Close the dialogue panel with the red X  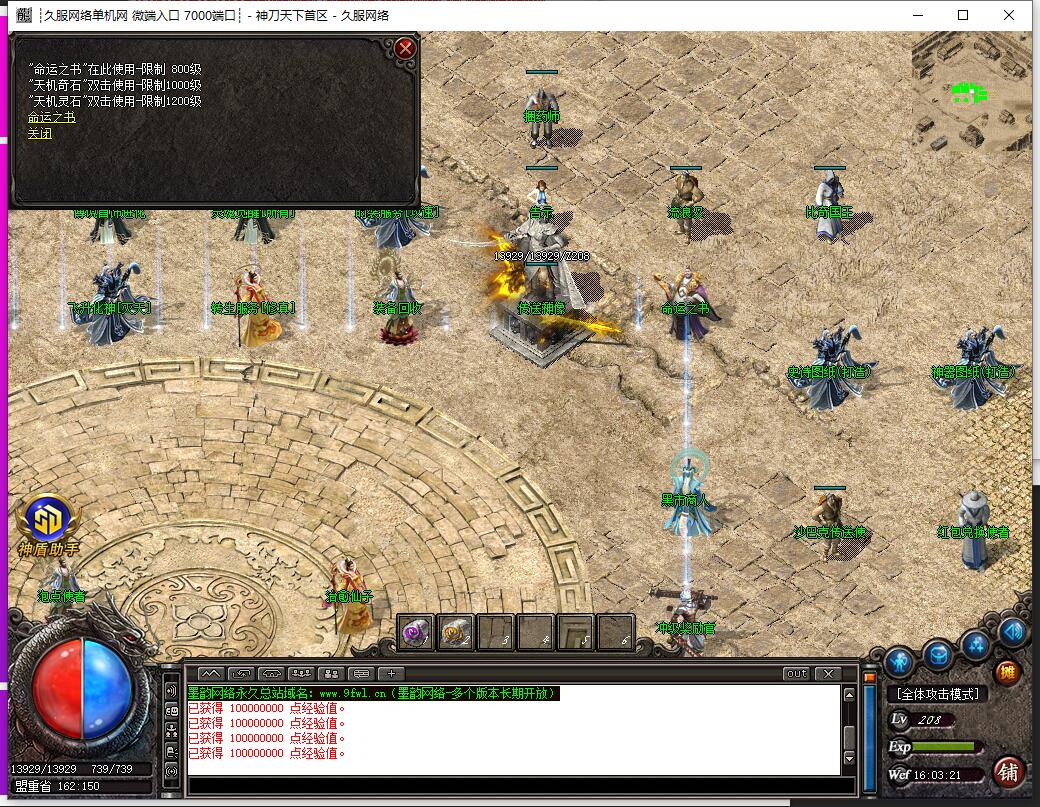[x=405, y=47]
